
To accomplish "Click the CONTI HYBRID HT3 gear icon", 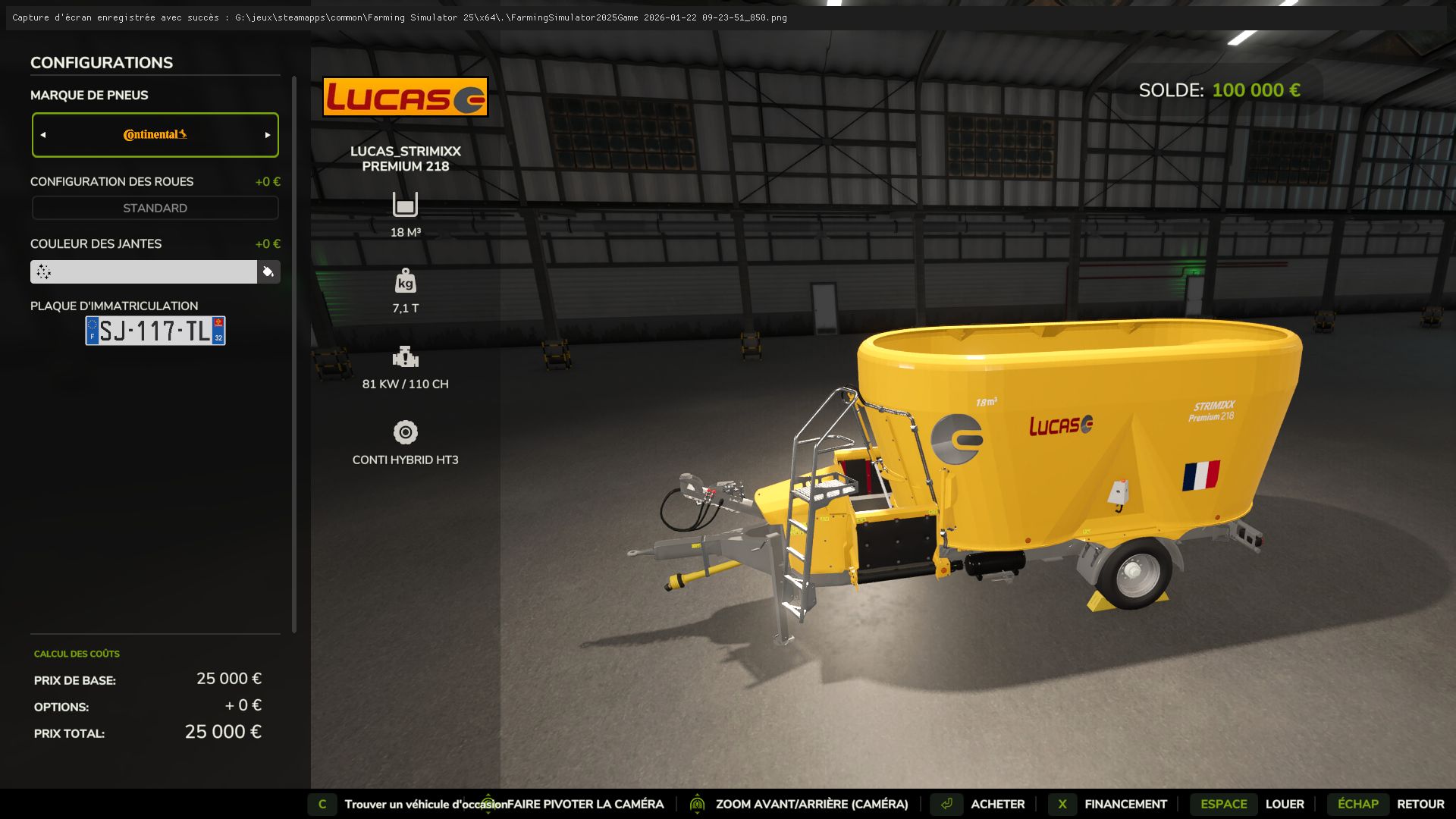I will click(x=406, y=432).
